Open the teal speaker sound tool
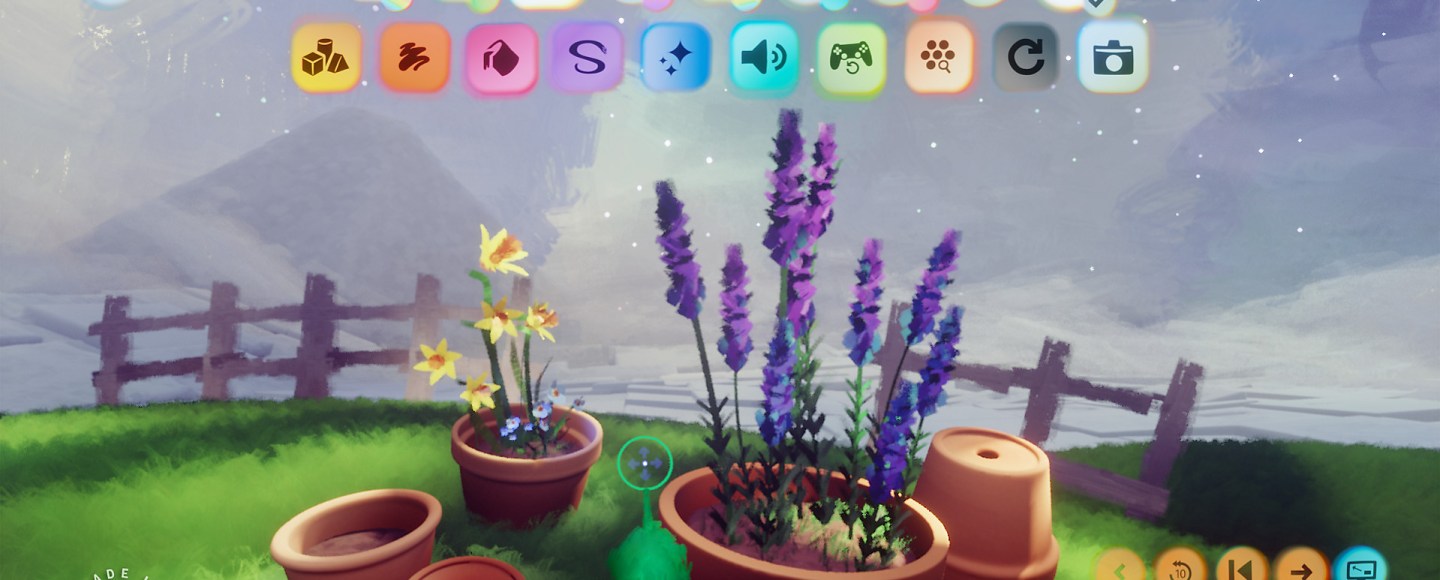The image size is (1440, 580). click(764, 58)
